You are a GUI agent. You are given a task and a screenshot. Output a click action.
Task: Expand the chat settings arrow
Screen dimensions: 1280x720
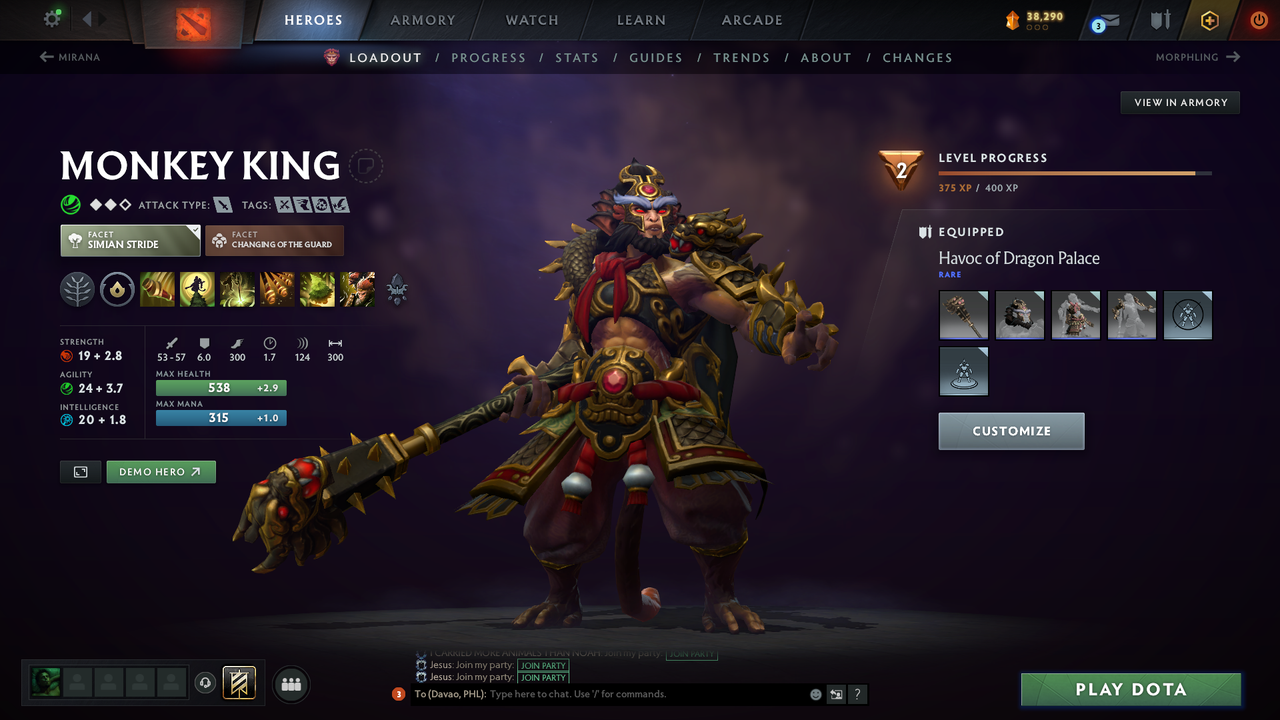tap(836, 694)
